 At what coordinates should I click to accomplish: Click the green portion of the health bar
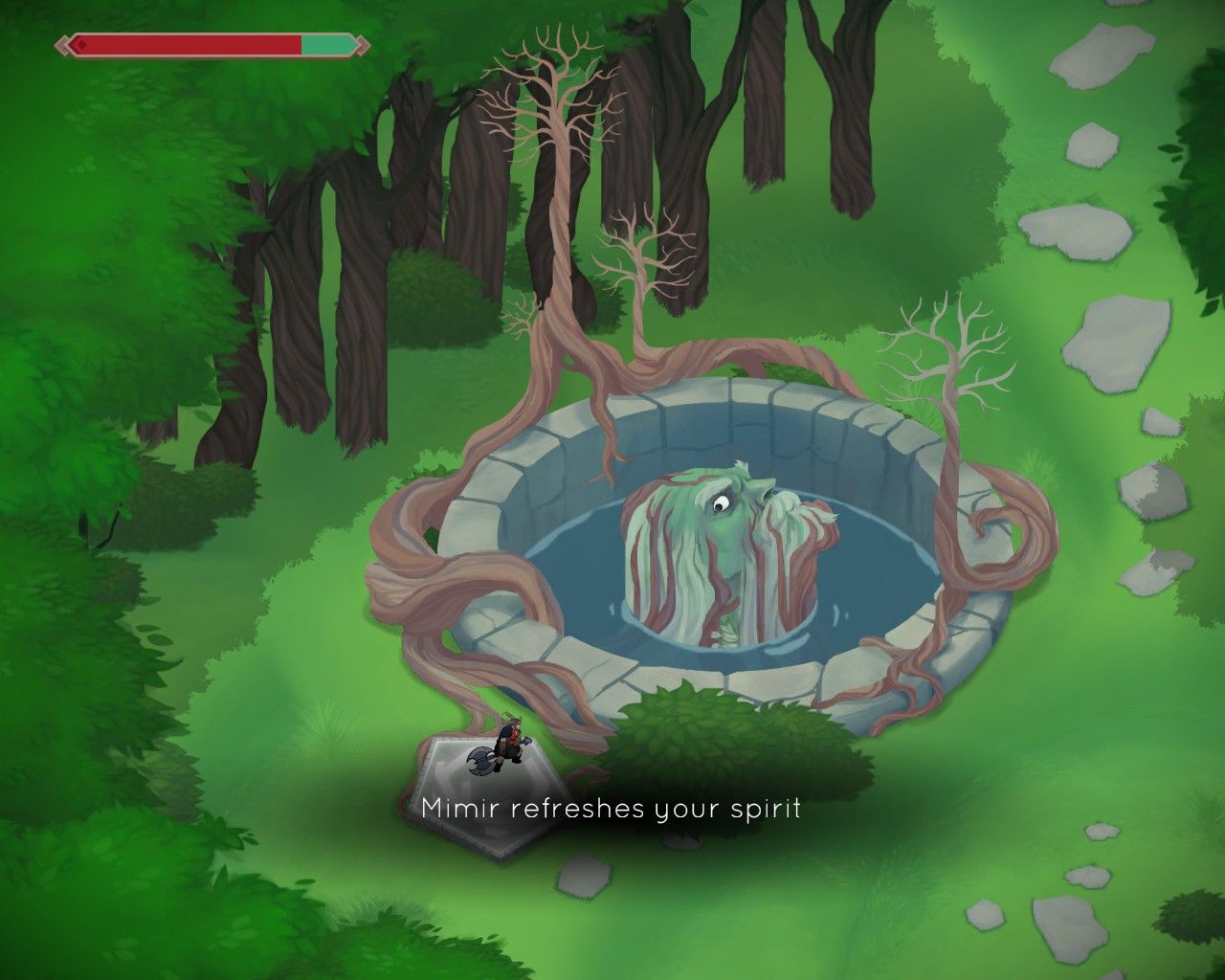tap(325, 42)
